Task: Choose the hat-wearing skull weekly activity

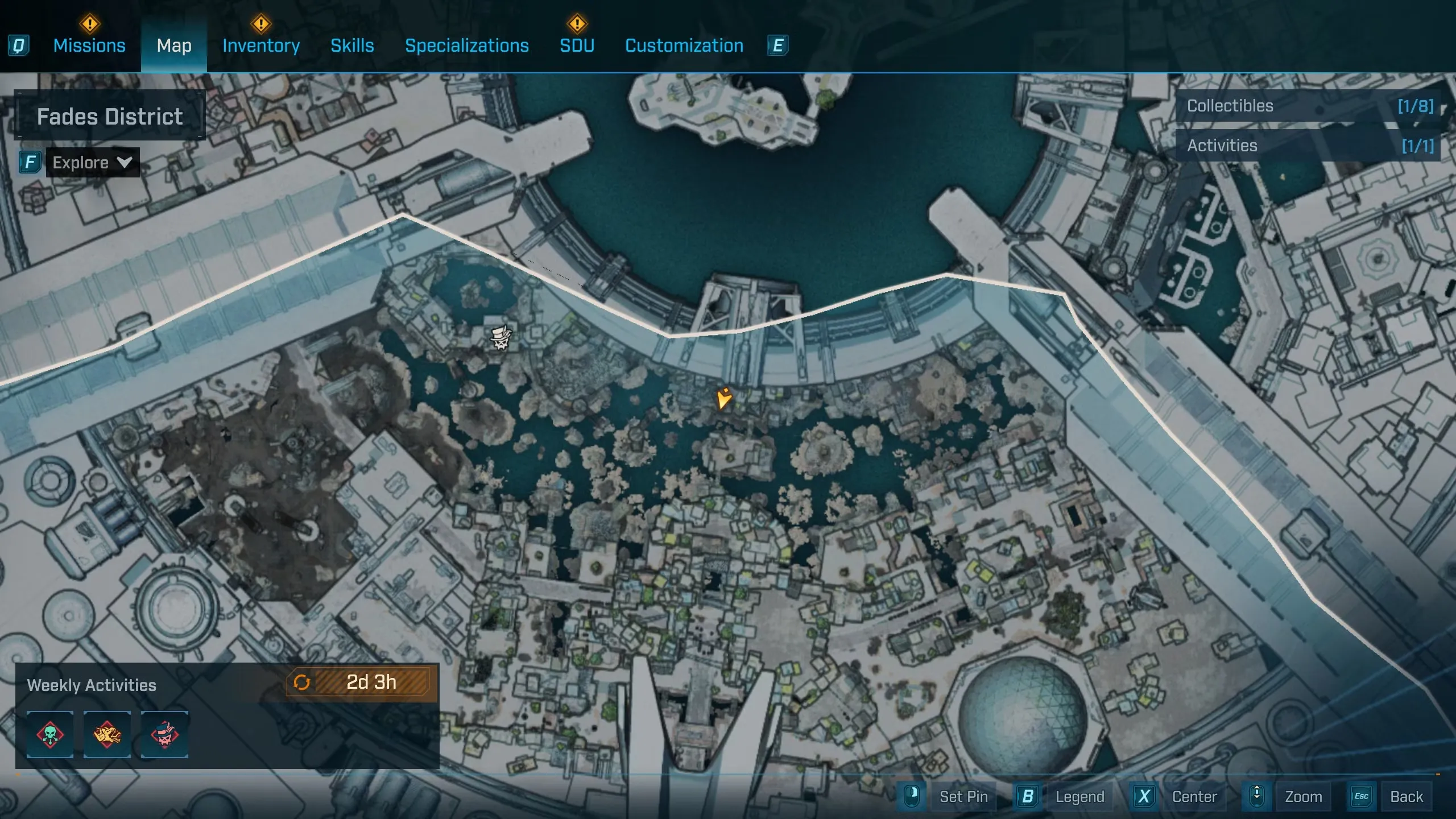Action: point(164,734)
